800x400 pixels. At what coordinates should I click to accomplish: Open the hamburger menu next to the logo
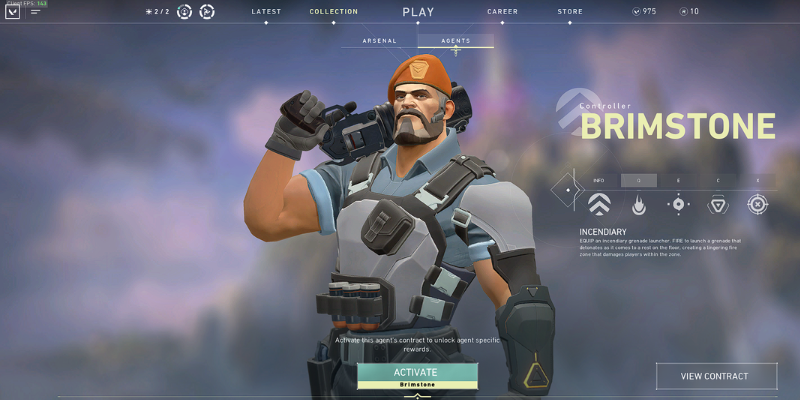coord(36,12)
